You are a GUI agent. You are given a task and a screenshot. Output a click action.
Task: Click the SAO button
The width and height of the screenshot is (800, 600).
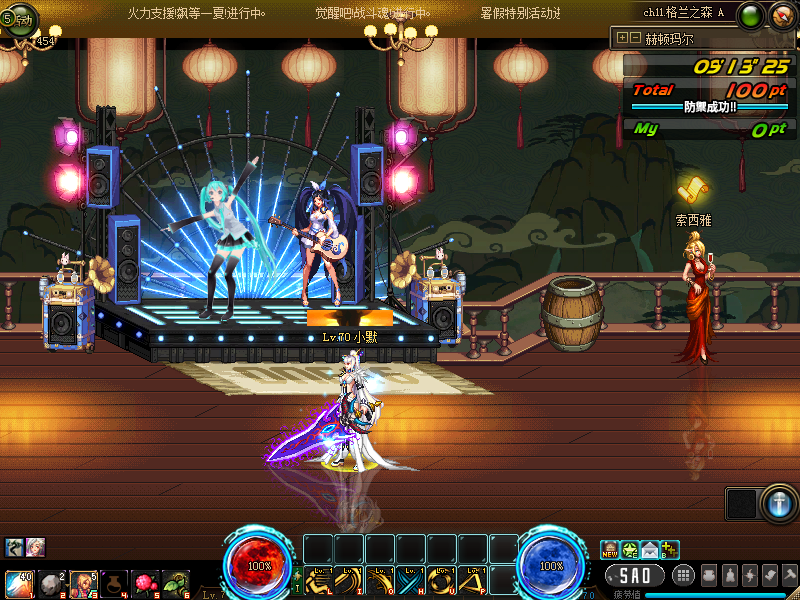[x=634, y=575]
